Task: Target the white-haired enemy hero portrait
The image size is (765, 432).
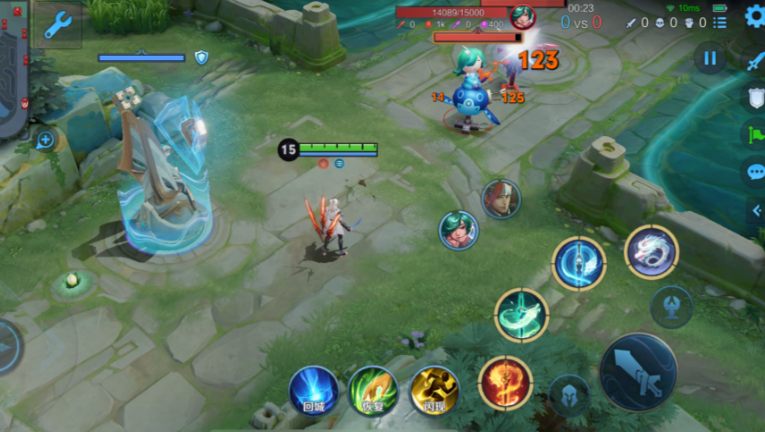Action: point(501,199)
